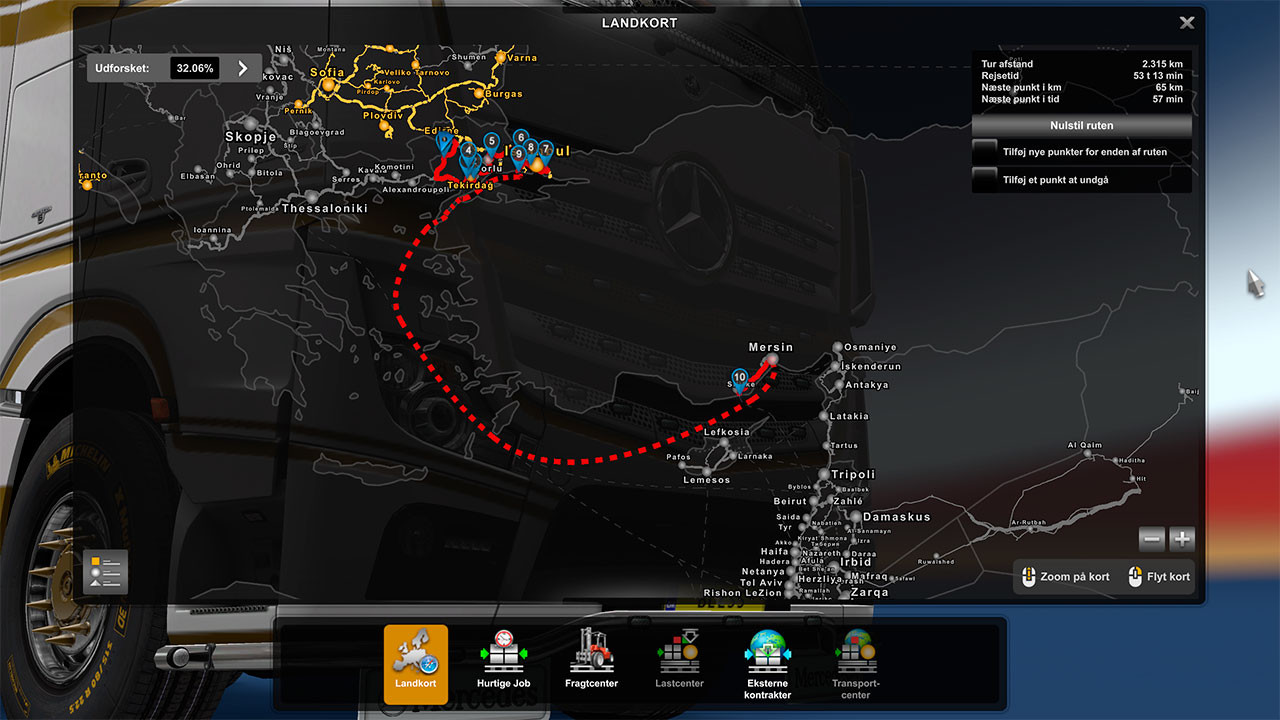1280x720 pixels.
Task: Click the zoom out minus icon
Action: click(x=1152, y=539)
